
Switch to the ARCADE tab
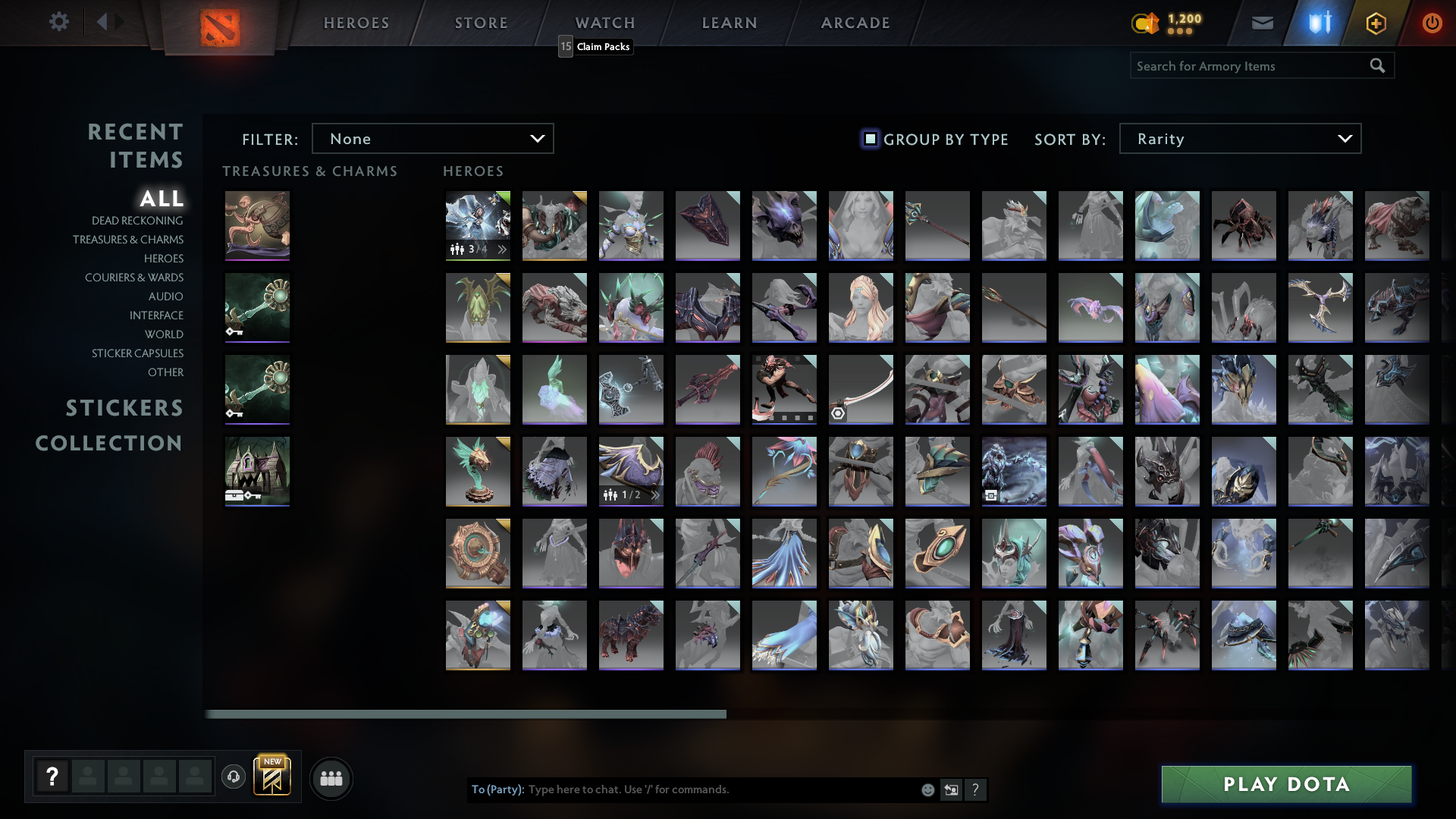pyautogui.click(x=855, y=23)
